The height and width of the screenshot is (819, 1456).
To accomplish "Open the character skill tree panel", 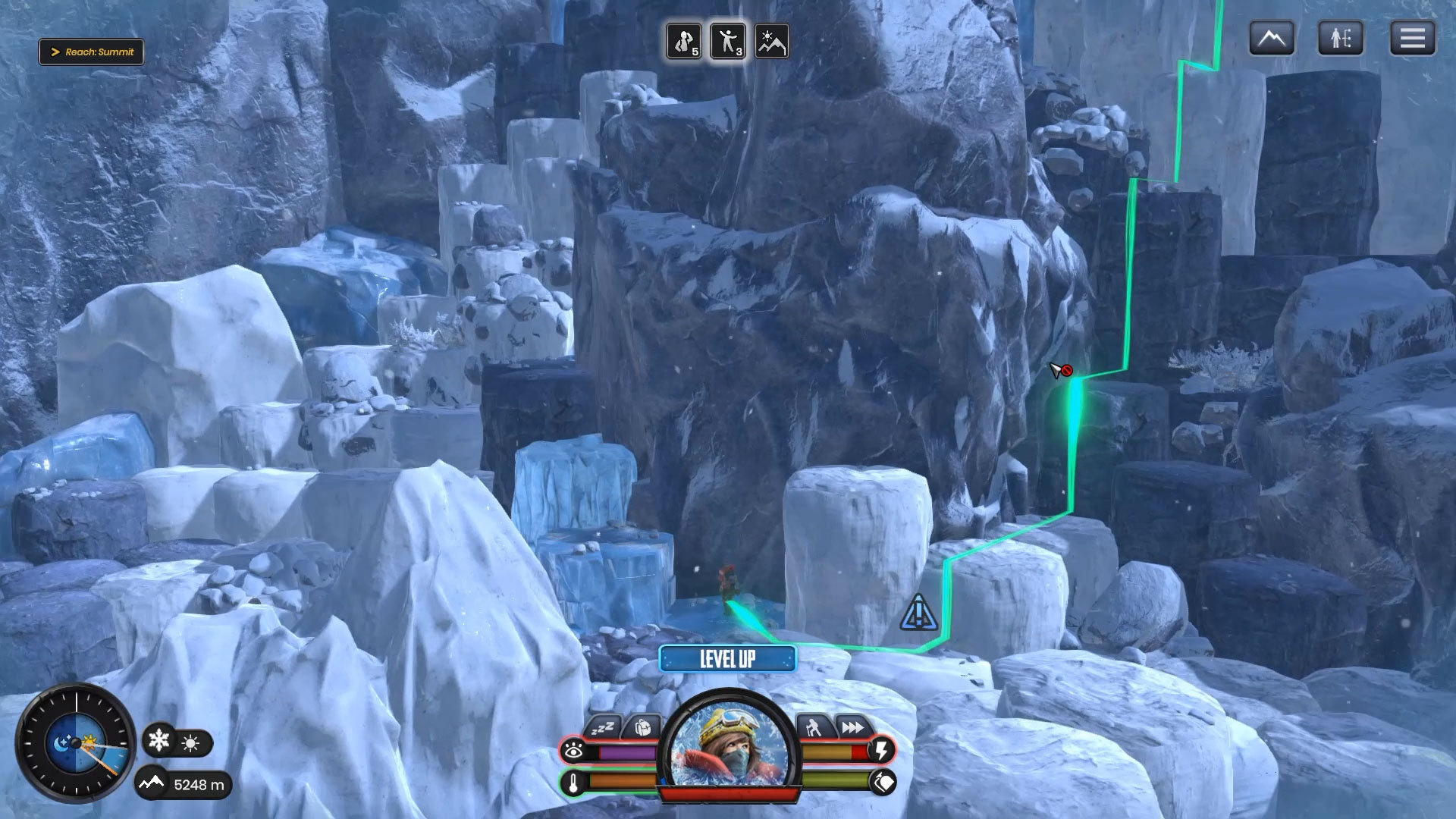I will (1340, 38).
